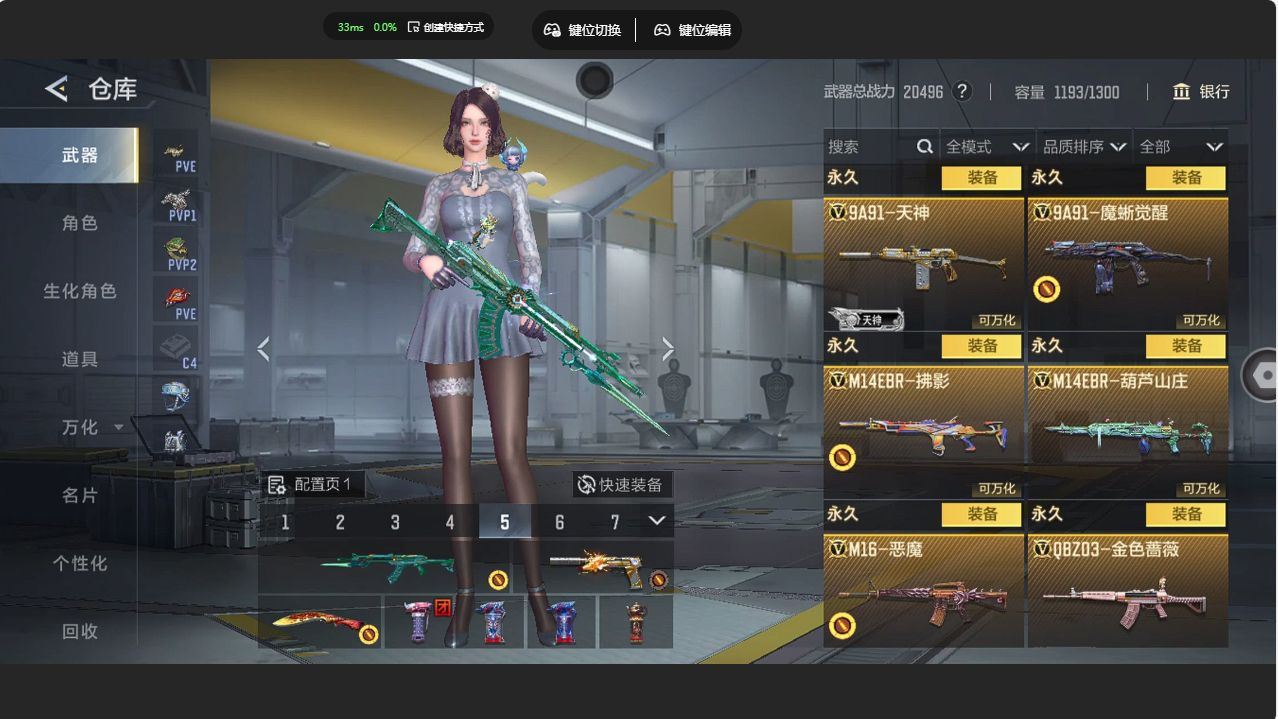Choose the M16-恶魔 weapon card

pos(923,592)
